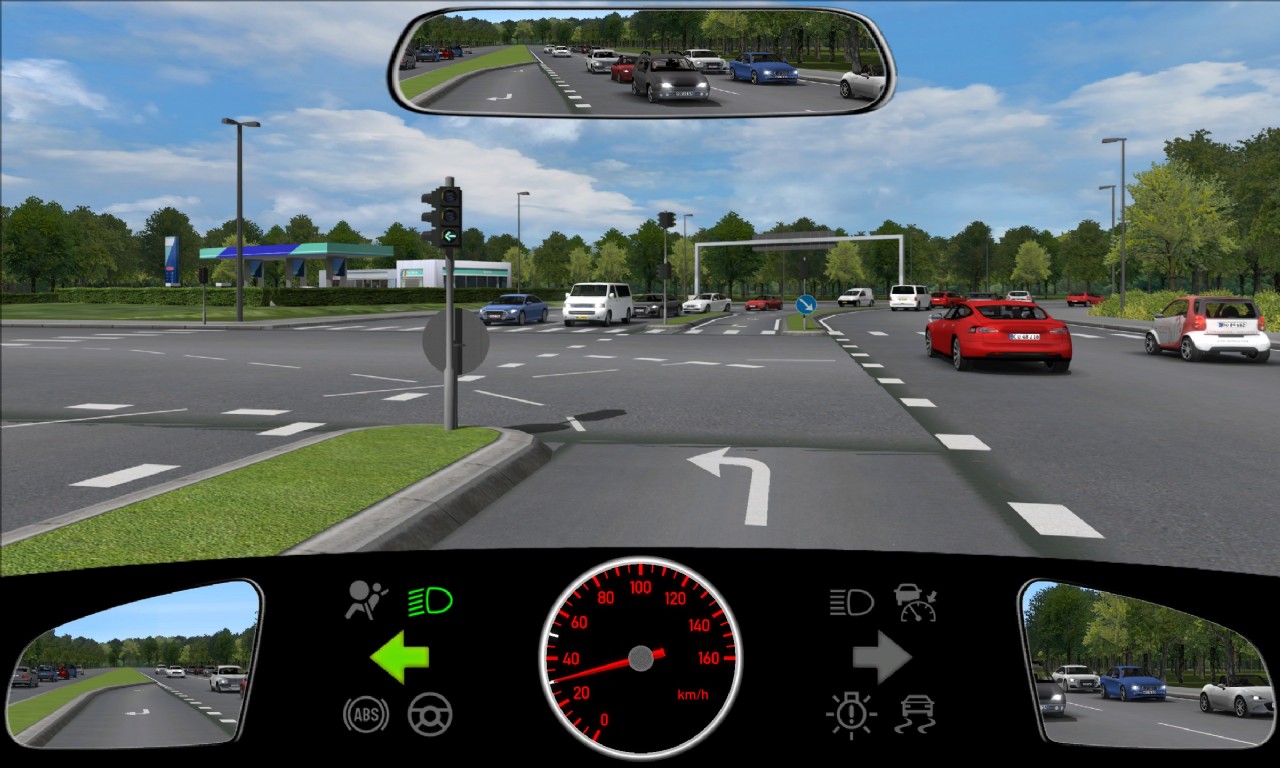
Task: Click the cruise control car-and-gauge icon
Action: tap(915, 602)
